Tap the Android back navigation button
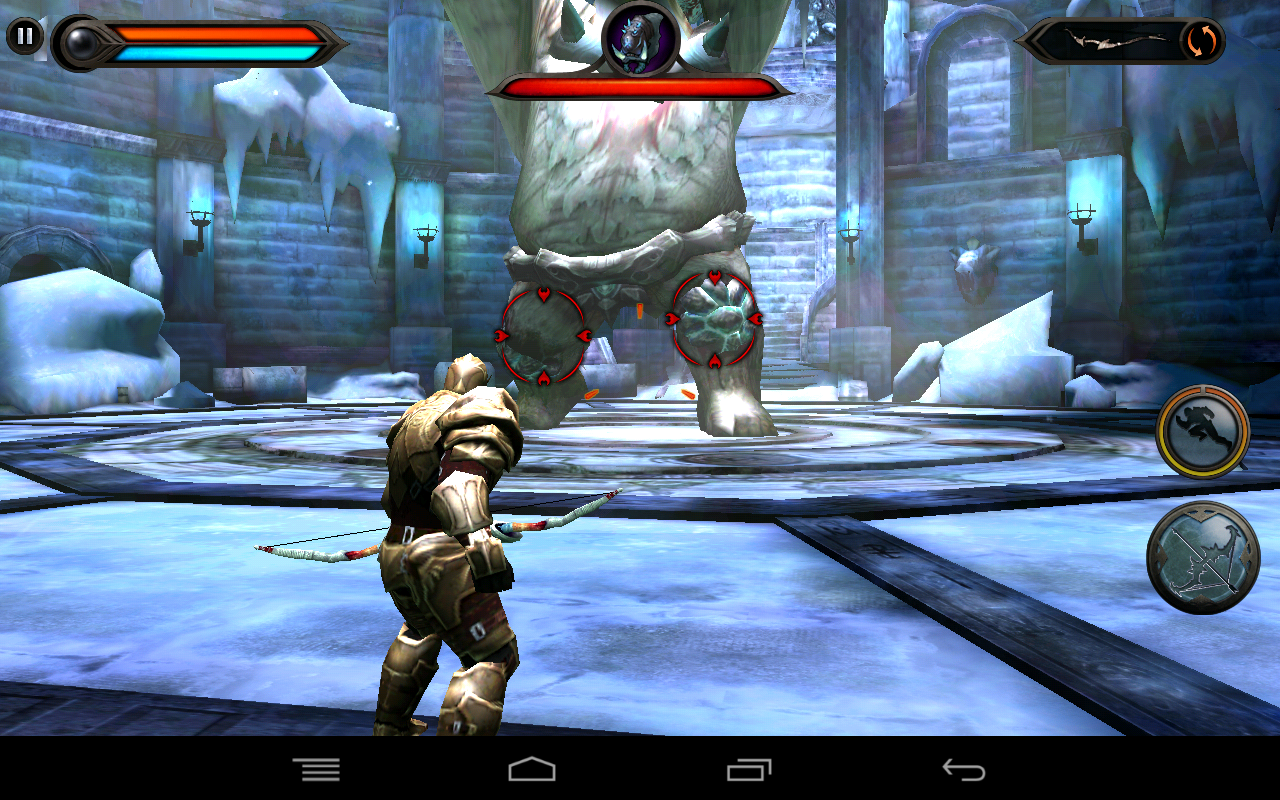Viewport: 1280px width, 800px height. click(963, 769)
